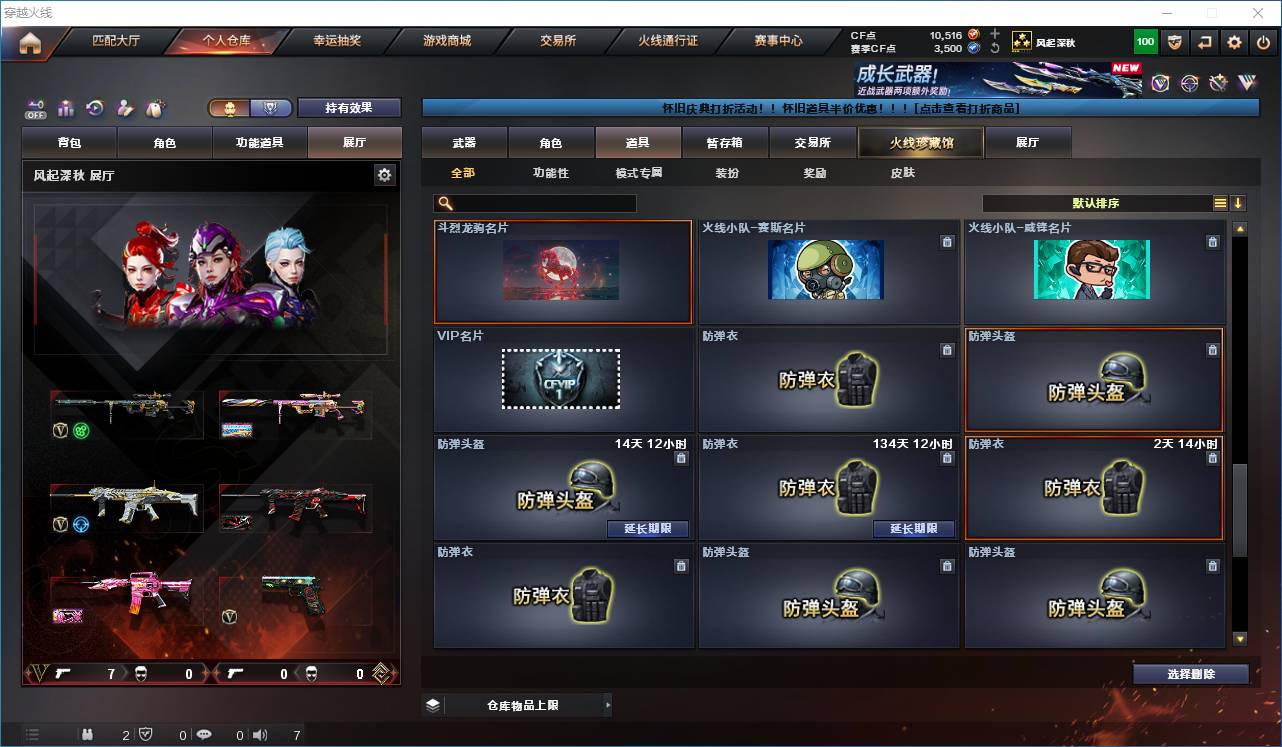Open the settings gear in the top-right bar

pos(1233,42)
